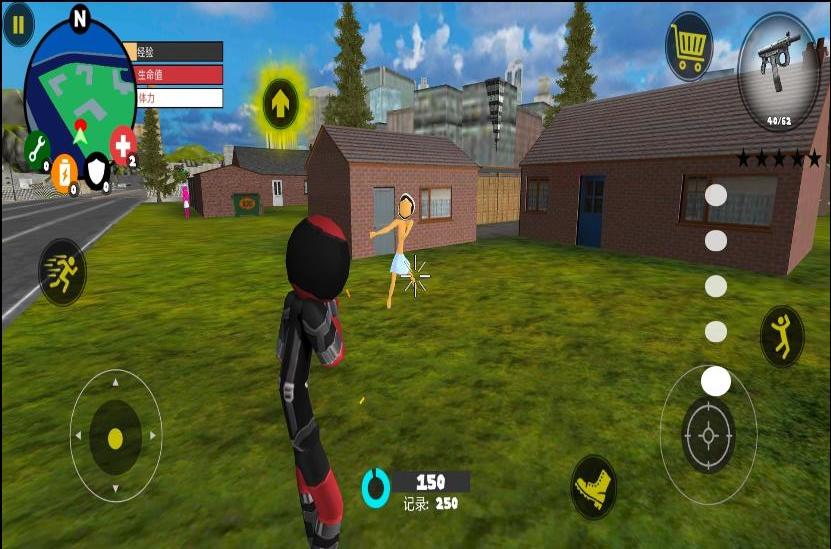This screenshot has height=549, width=831.
Task: Use the orange battery energy item
Action: coord(64,171)
